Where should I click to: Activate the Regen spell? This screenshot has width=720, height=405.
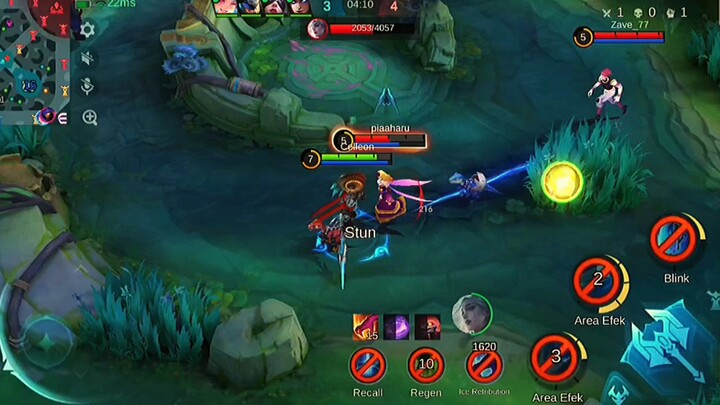(x=426, y=365)
